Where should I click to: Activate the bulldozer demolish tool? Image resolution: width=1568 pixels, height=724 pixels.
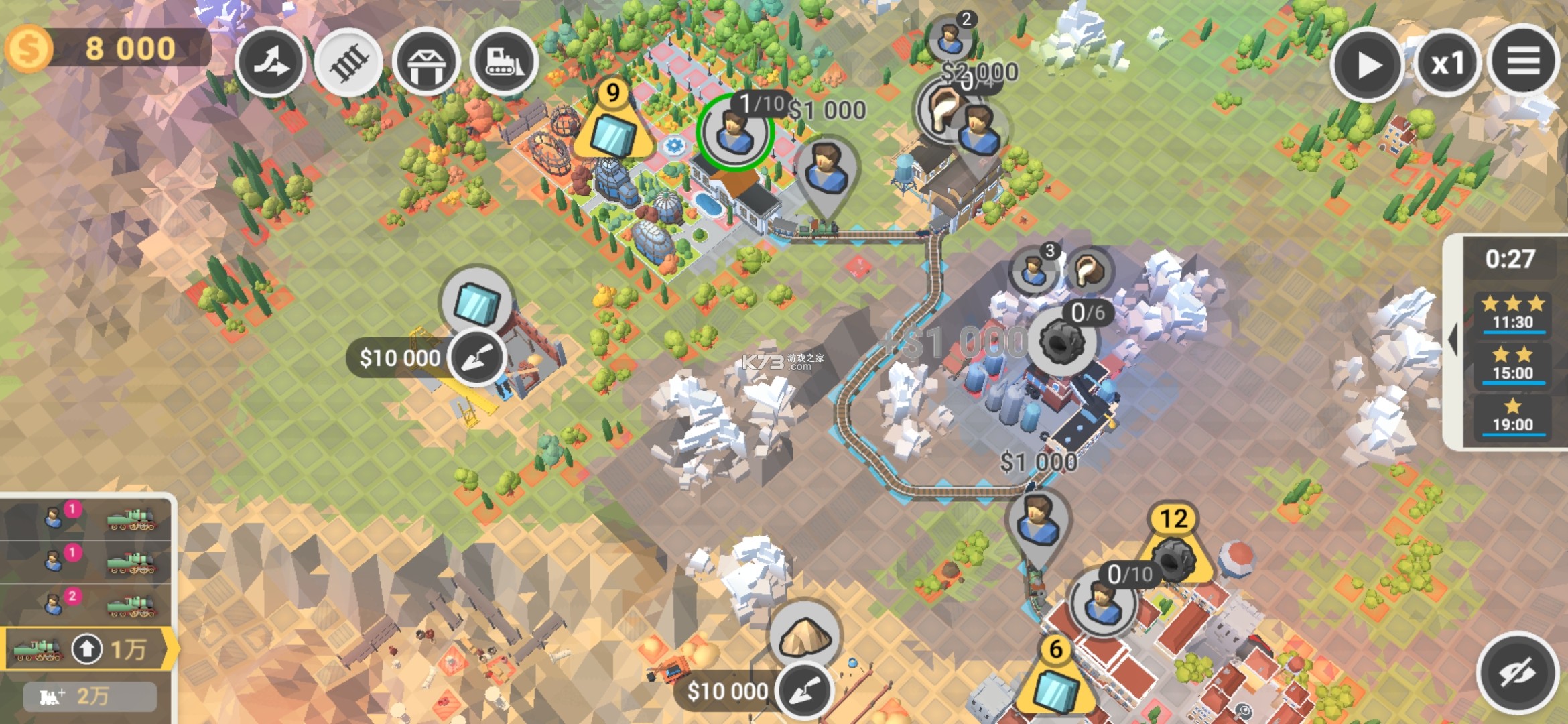click(504, 63)
